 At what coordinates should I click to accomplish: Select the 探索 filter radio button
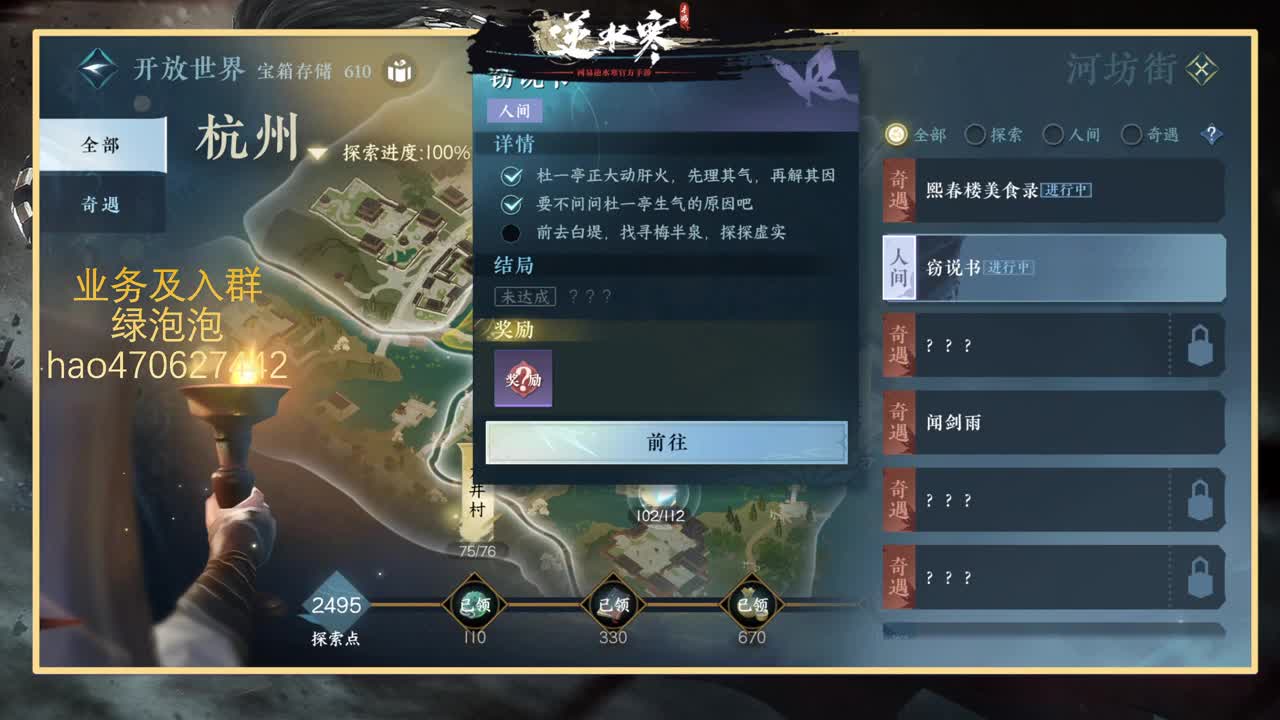pyautogui.click(x=974, y=133)
